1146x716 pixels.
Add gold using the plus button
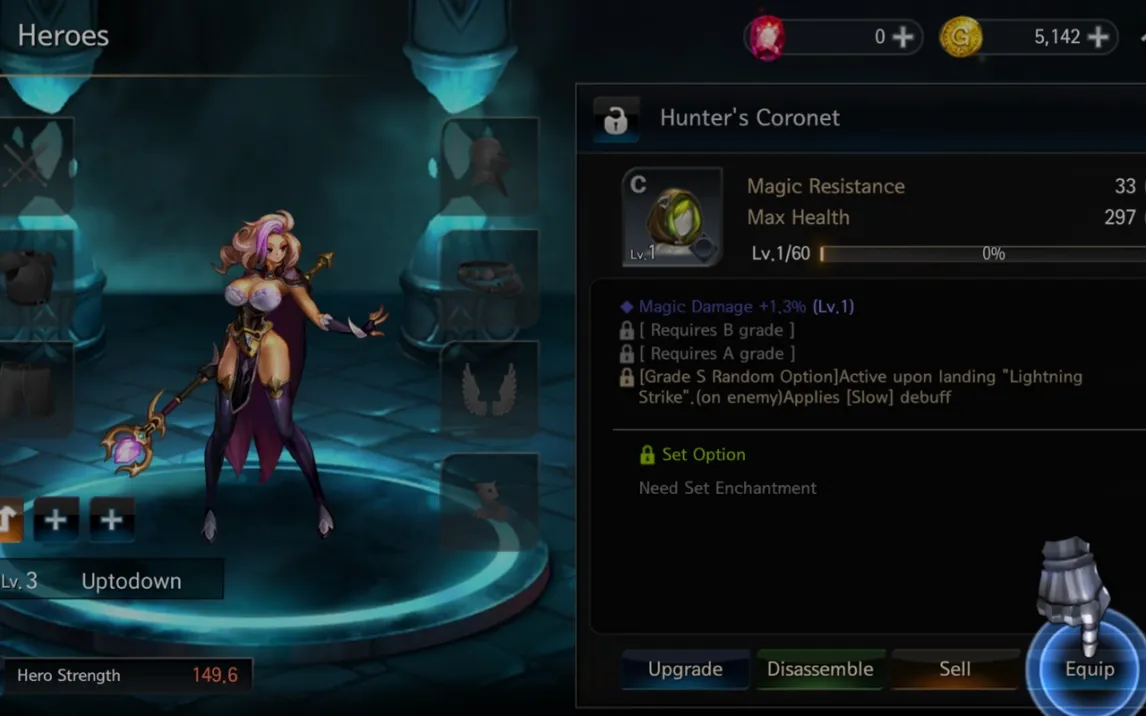(x=1098, y=37)
